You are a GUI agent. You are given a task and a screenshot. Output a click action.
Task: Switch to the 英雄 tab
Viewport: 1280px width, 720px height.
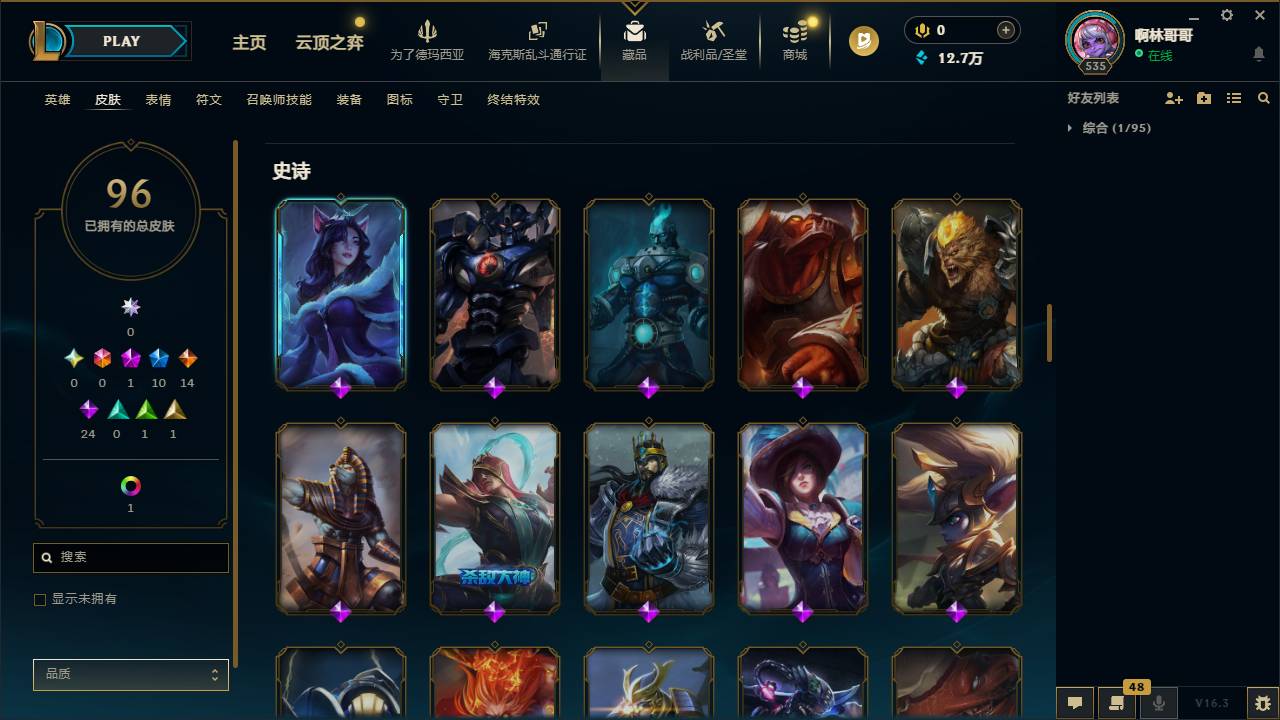(56, 100)
